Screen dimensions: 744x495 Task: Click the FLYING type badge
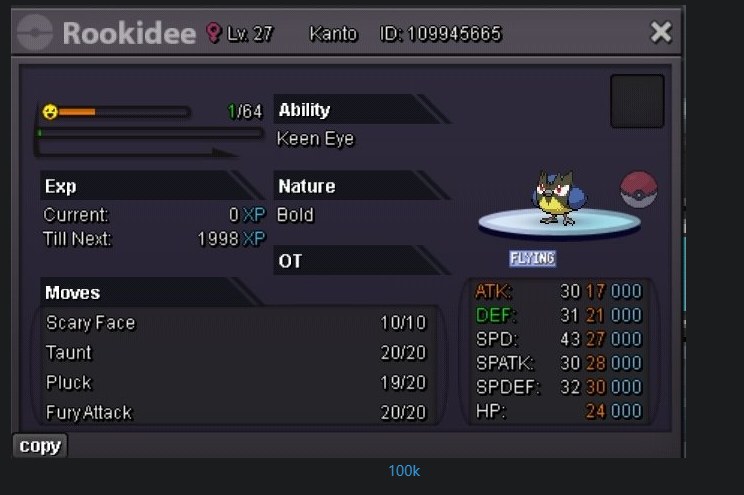[532, 258]
